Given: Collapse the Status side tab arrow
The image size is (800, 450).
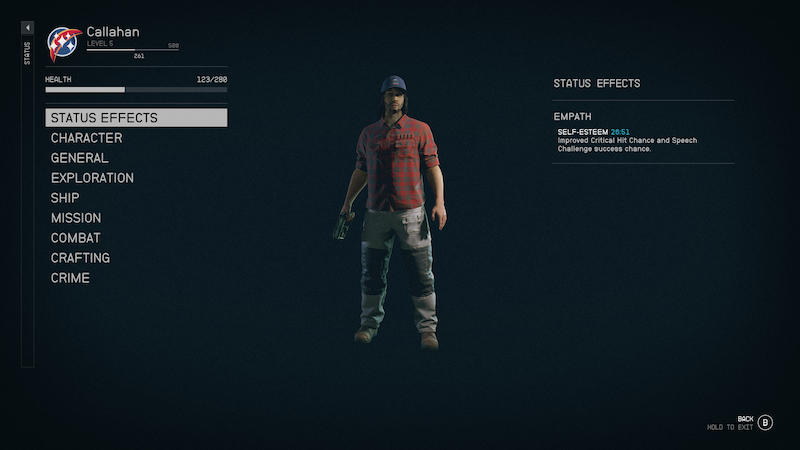Looking at the screenshot, I should pyautogui.click(x=27, y=28).
